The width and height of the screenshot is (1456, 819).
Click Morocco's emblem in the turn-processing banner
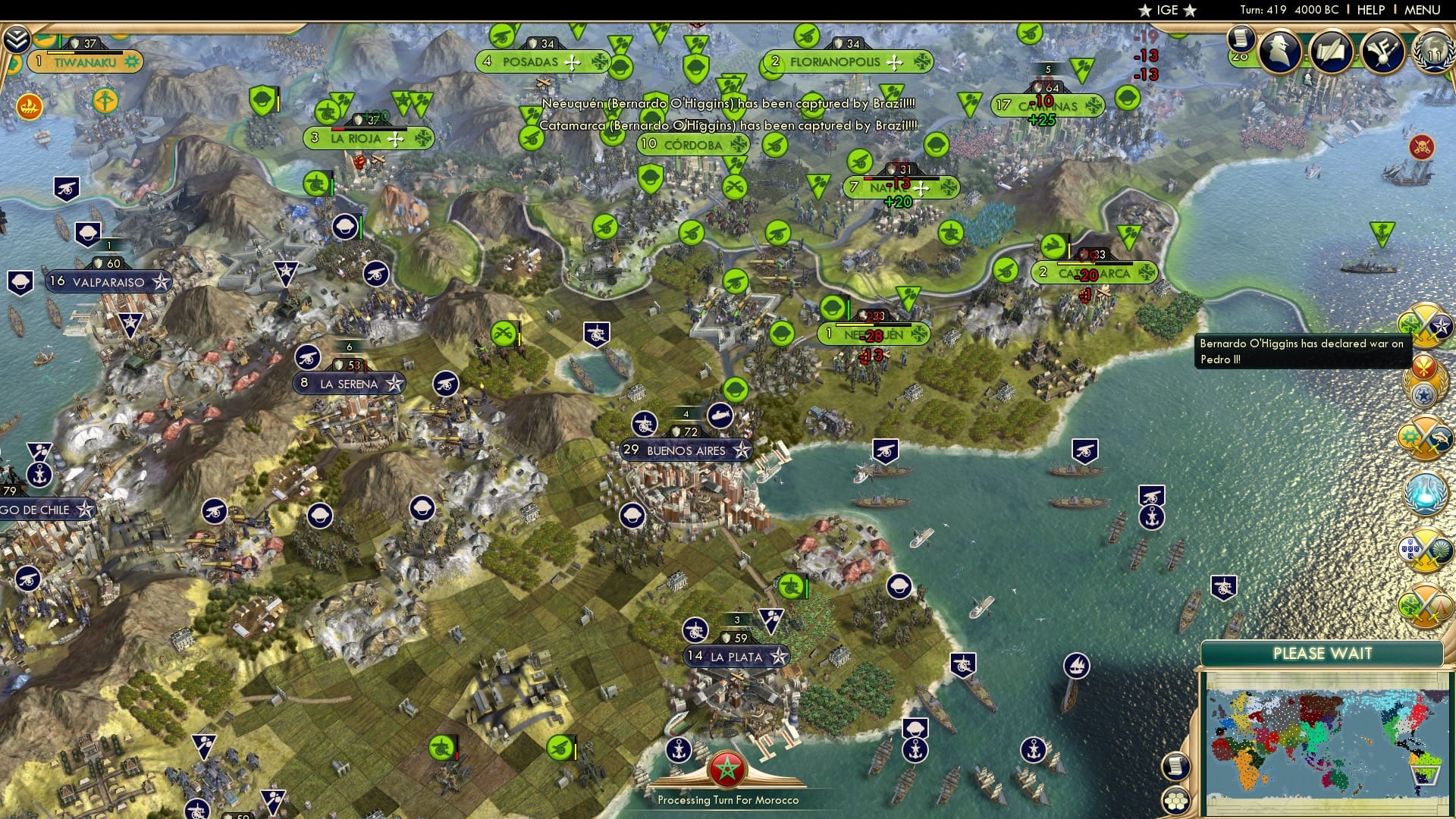pos(727,767)
